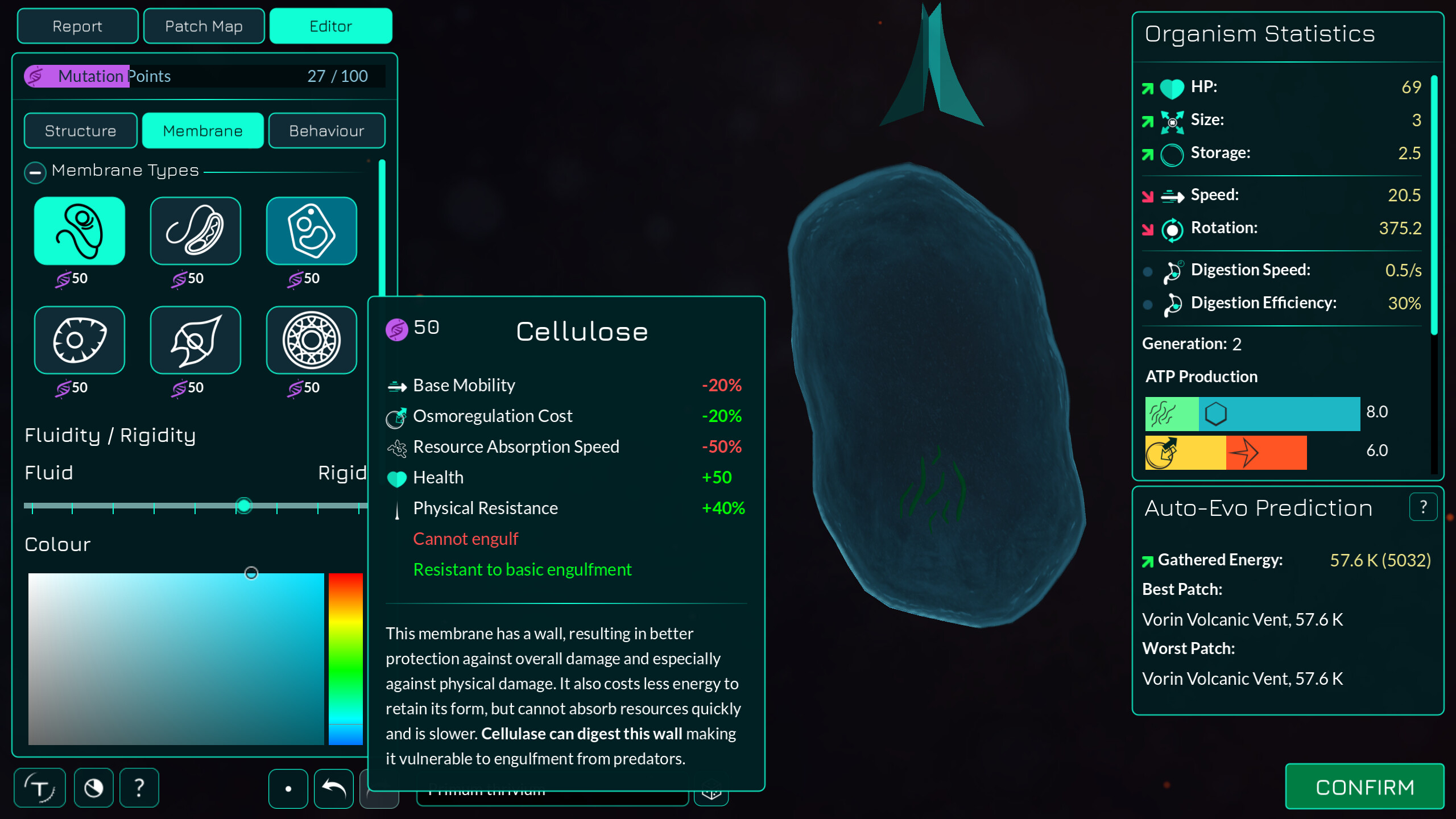Image resolution: width=1456 pixels, height=819 pixels.
Task: Open the Patch Map view
Action: point(204,26)
